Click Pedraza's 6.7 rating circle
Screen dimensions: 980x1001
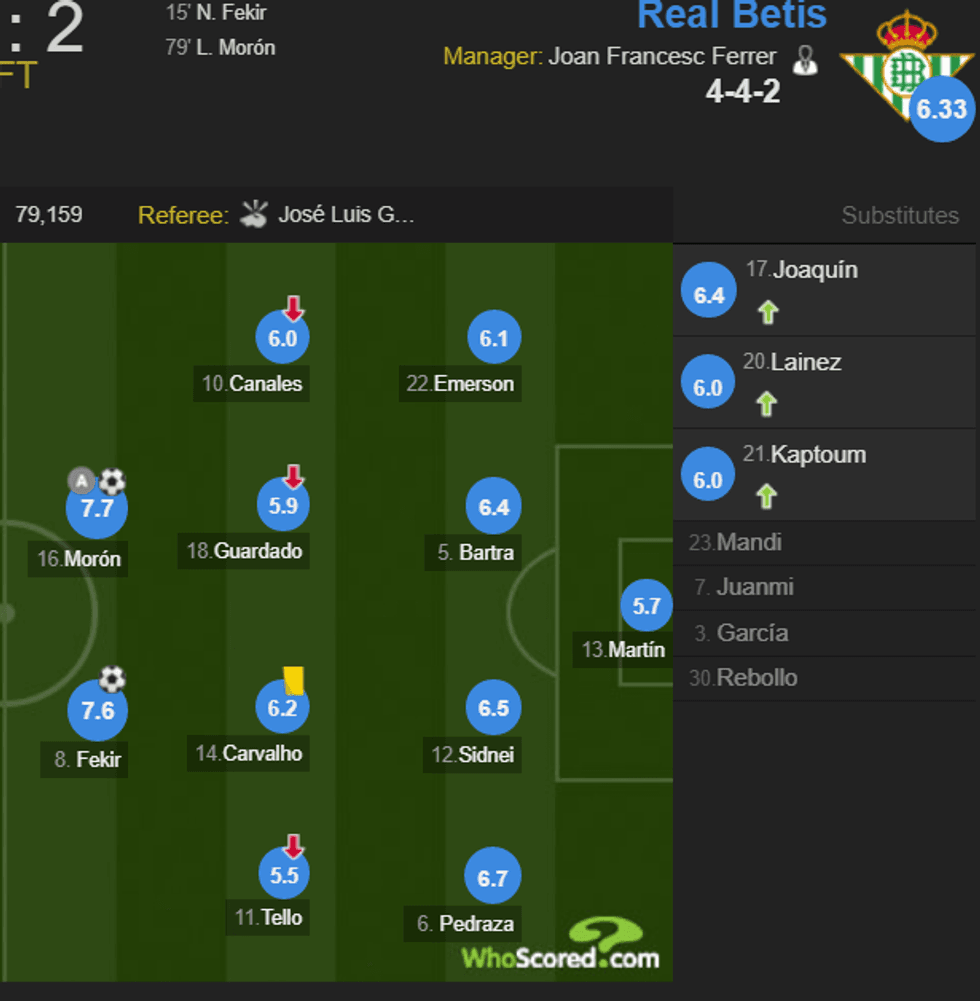point(493,879)
